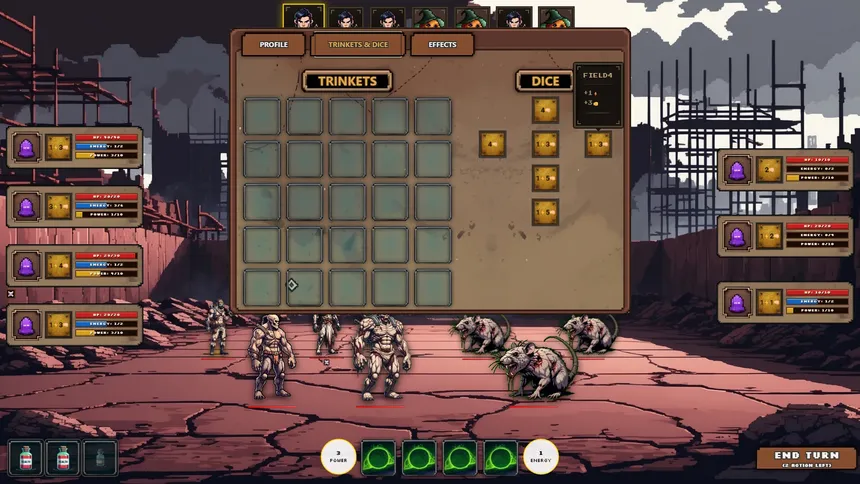Show the Effects tab
The height and width of the screenshot is (484, 860).
(x=442, y=45)
